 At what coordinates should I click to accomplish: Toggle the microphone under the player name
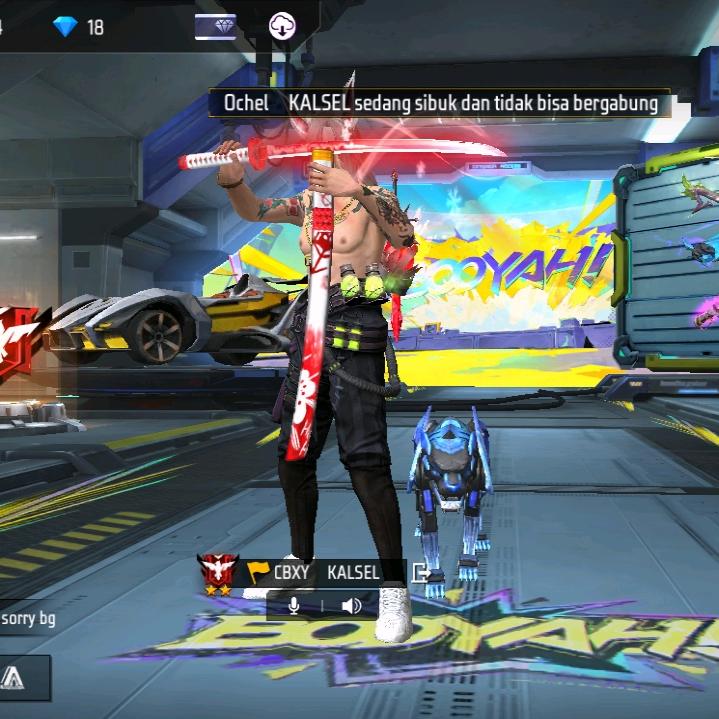294,605
